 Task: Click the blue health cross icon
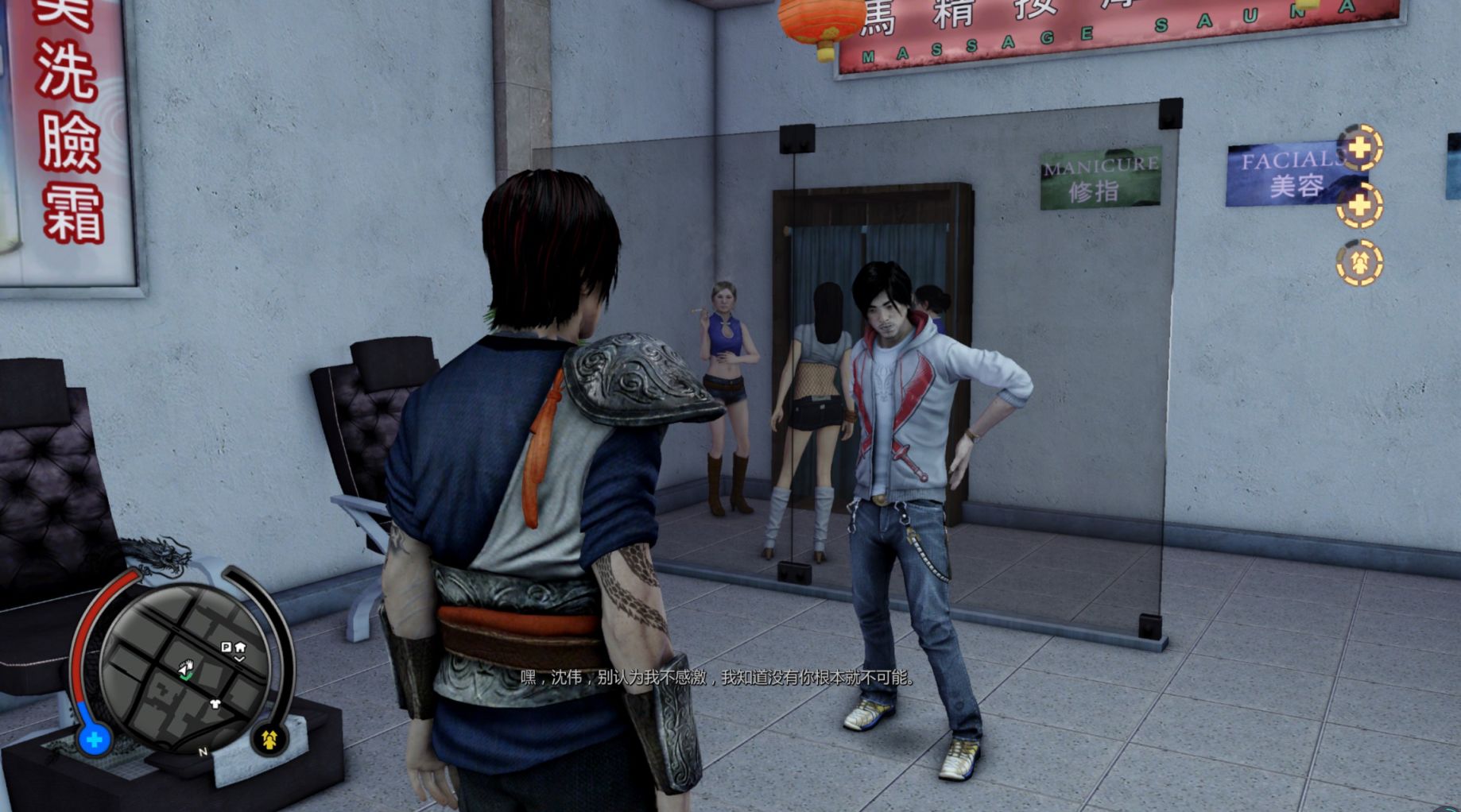[94, 740]
